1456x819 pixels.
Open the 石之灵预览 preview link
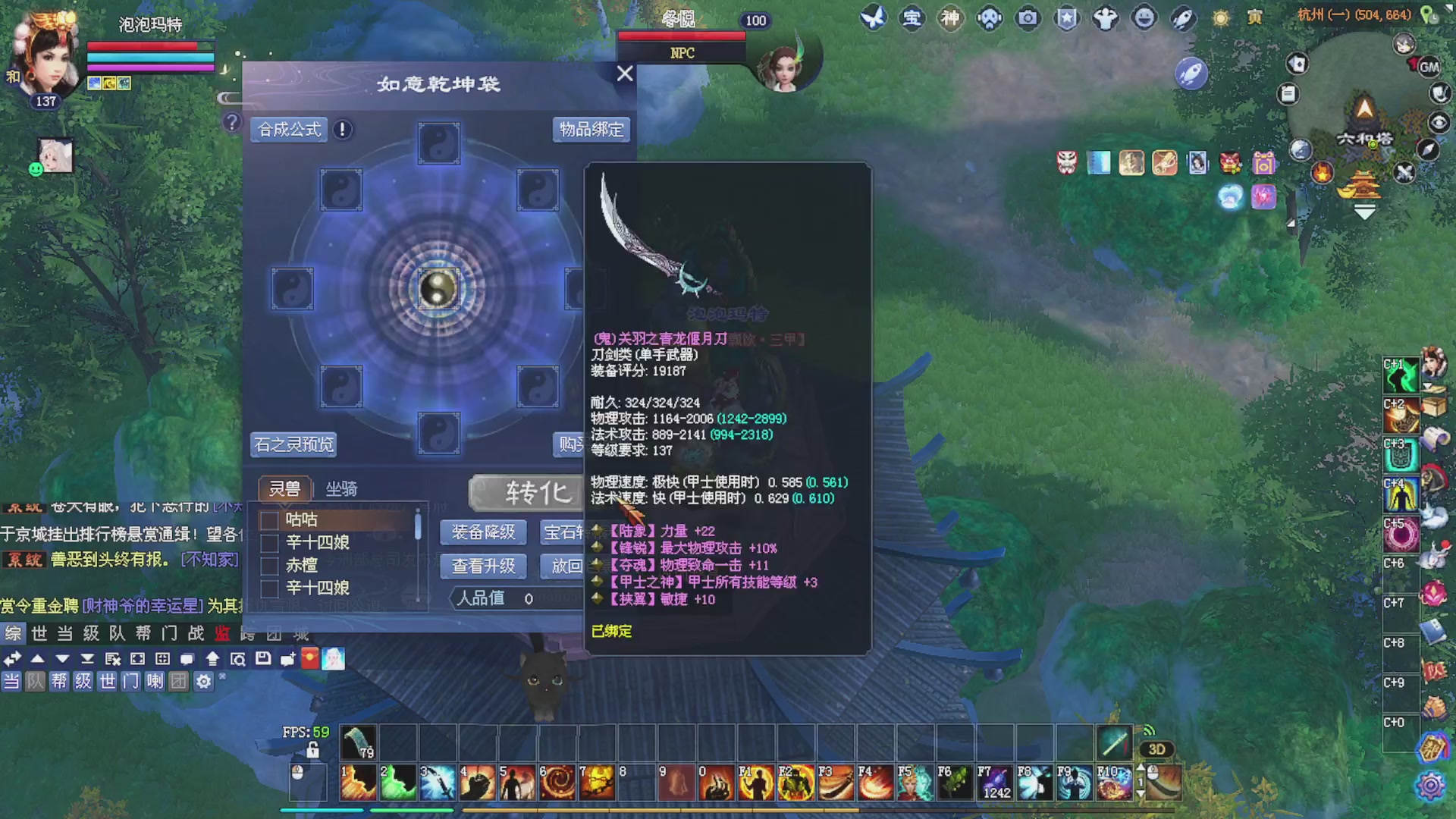pos(294,444)
